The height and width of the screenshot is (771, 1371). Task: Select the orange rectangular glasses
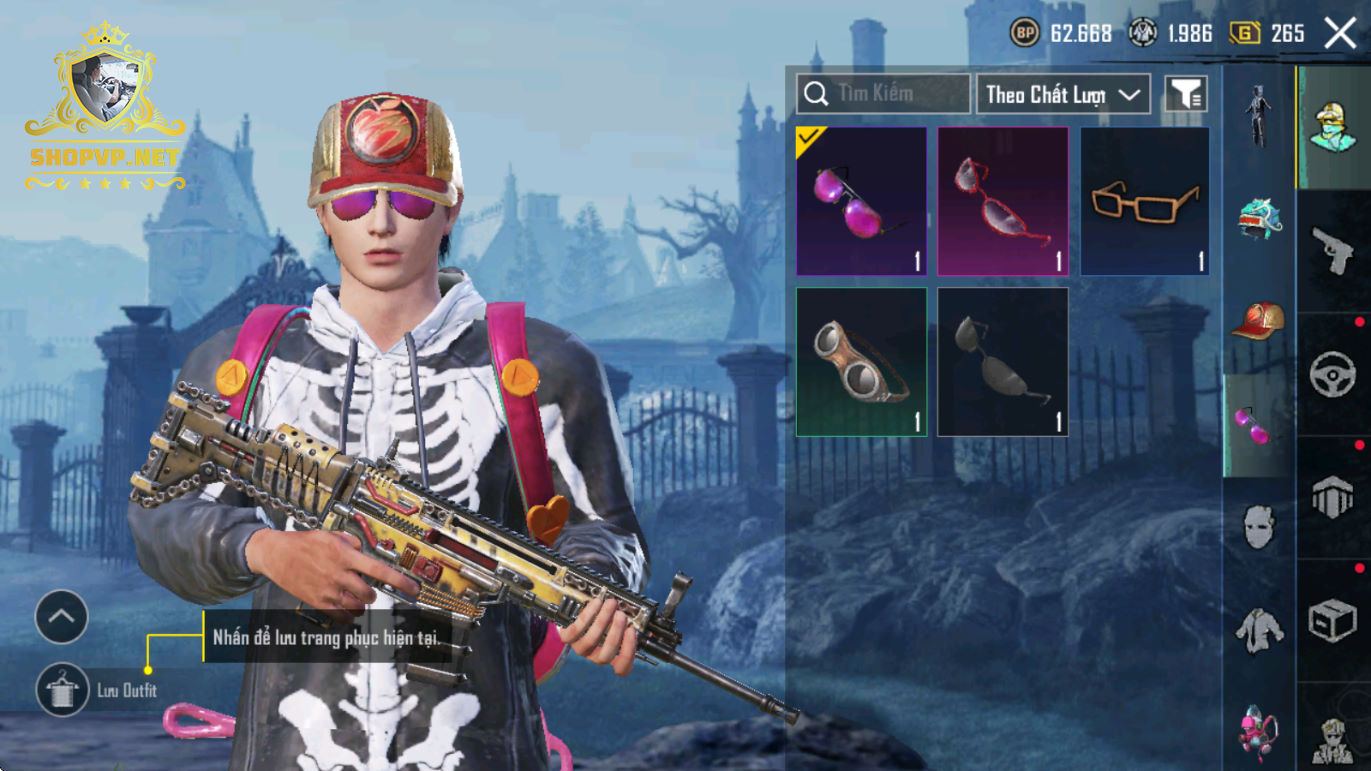(1145, 201)
